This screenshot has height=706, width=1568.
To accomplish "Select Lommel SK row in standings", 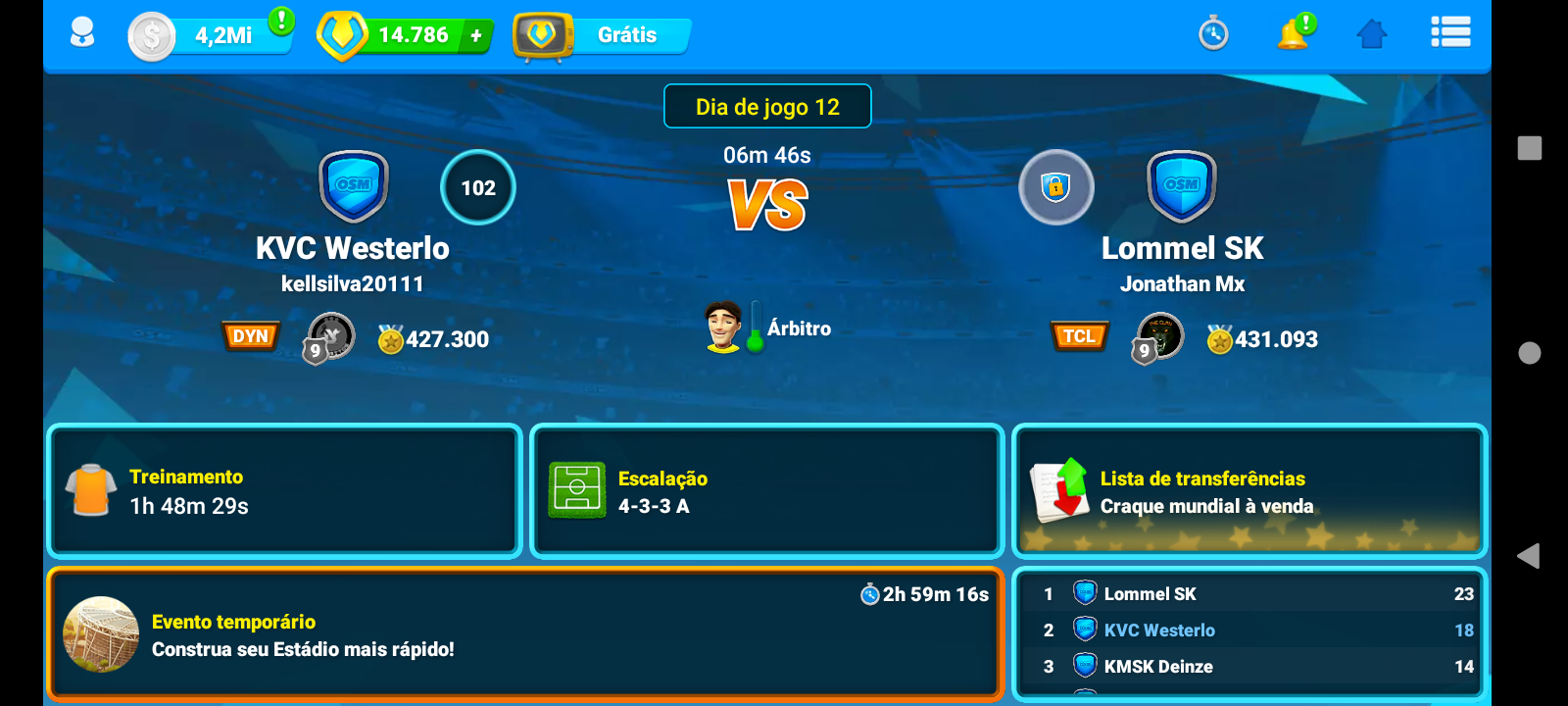I will click(x=1249, y=594).
